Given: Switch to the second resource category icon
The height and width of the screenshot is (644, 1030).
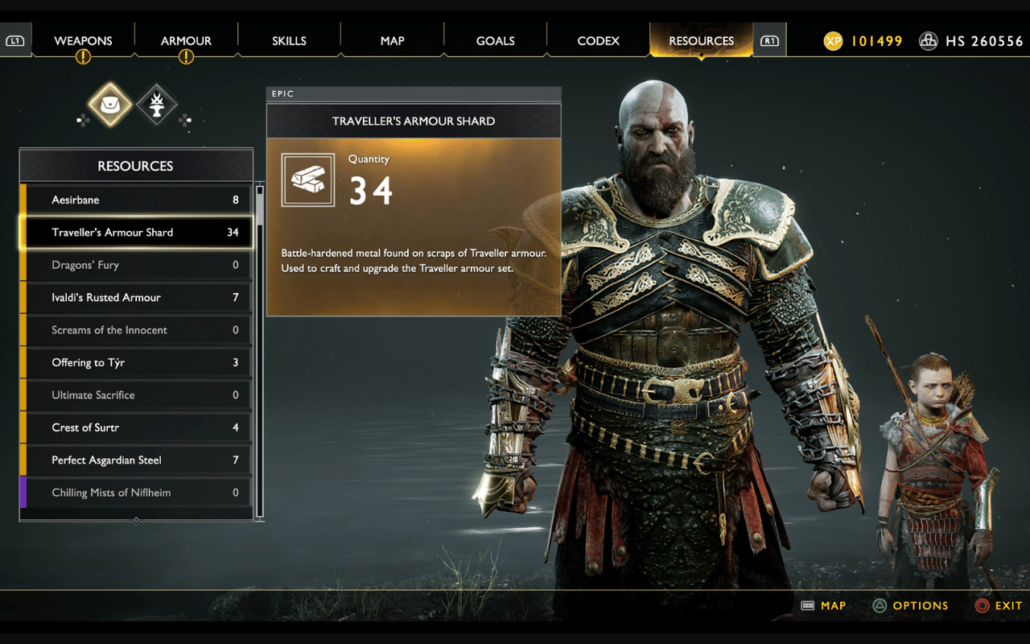Looking at the screenshot, I should pyautogui.click(x=157, y=104).
